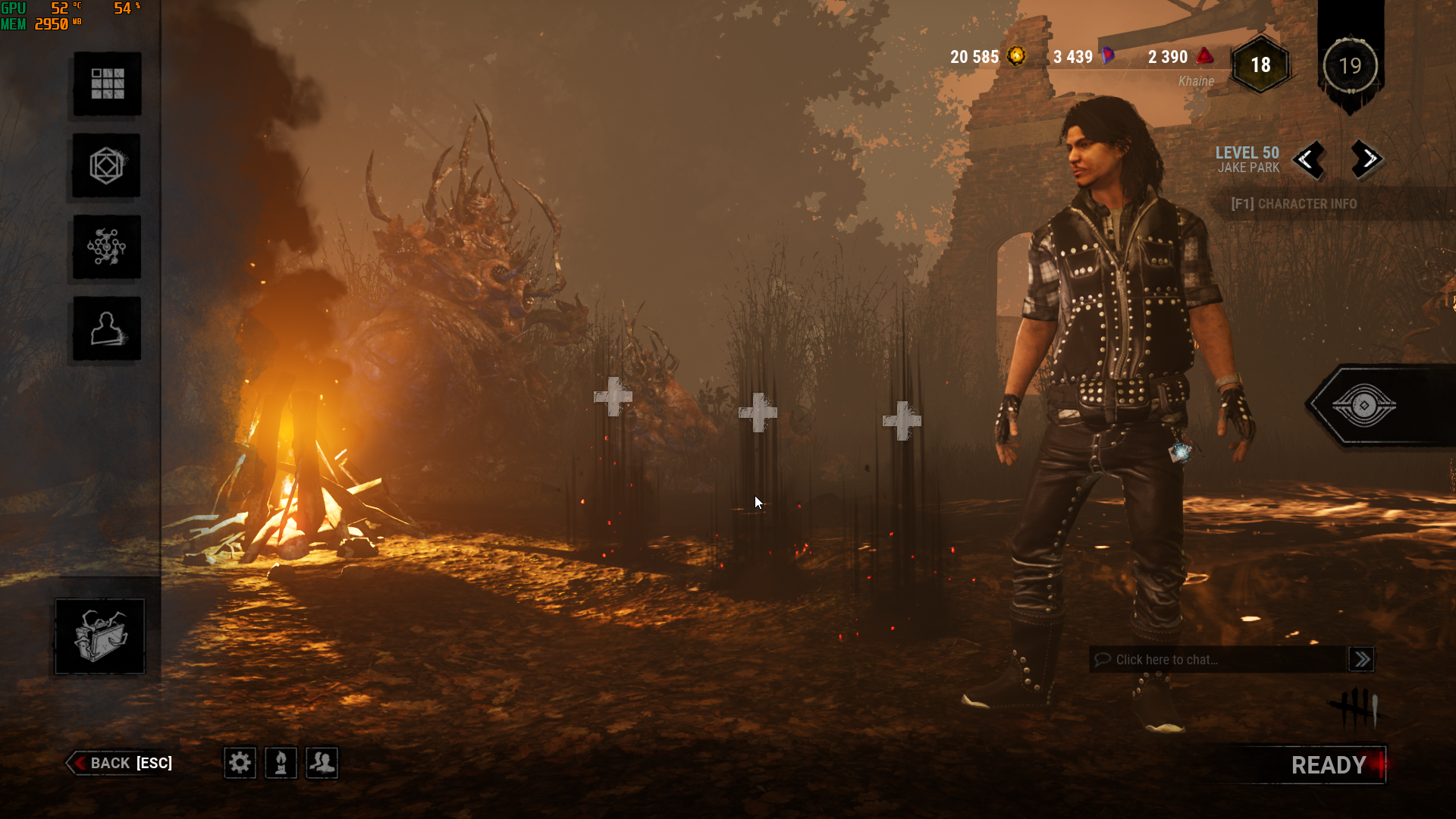
Task: Open the player level 19 emblem
Action: point(1350,66)
